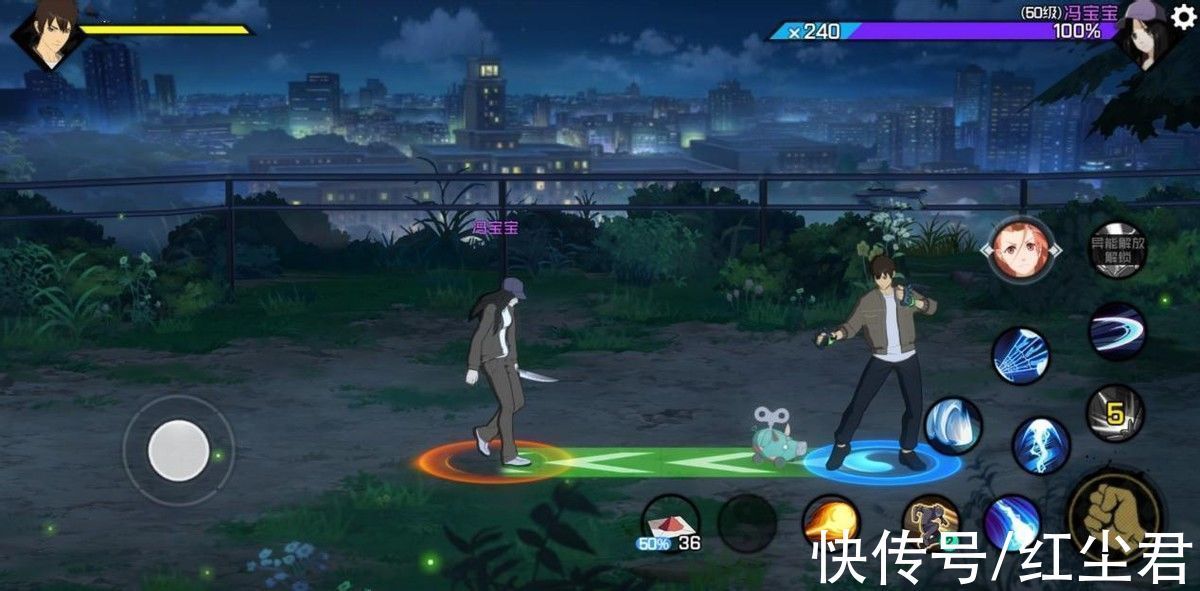1200x591 pixels.
Task: Activate the dark crouching figure skill
Action: coord(930,522)
